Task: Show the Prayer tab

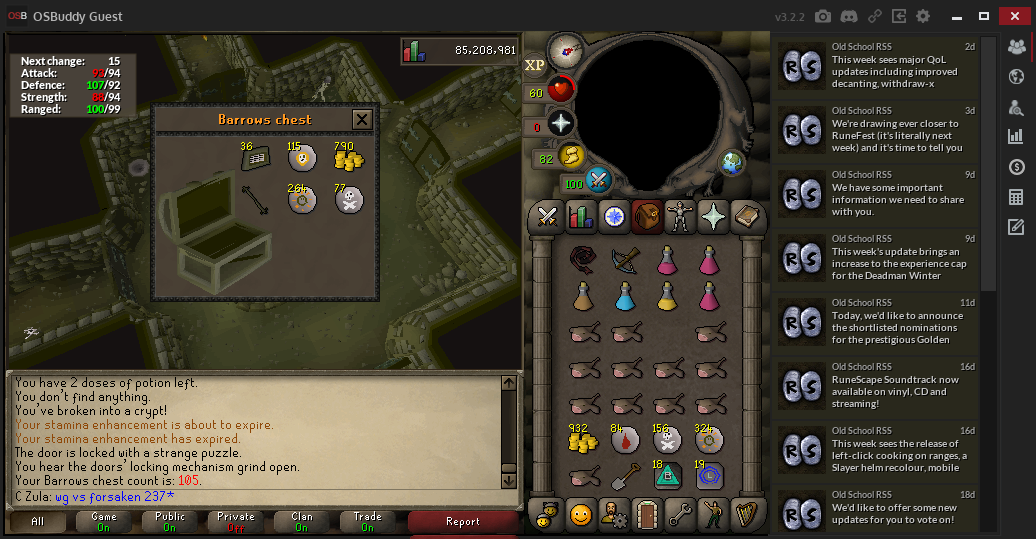Action: [x=712, y=215]
